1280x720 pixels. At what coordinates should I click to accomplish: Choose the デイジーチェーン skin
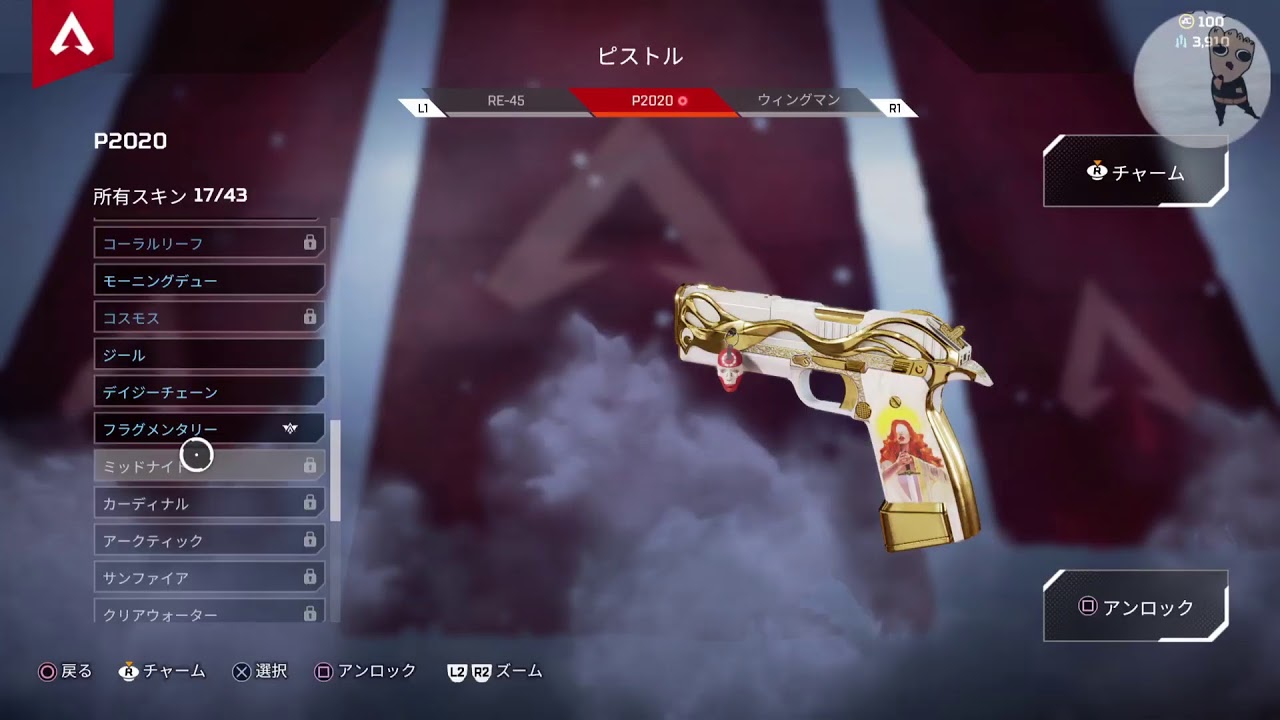pyautogui.click(x=209, y=392)
